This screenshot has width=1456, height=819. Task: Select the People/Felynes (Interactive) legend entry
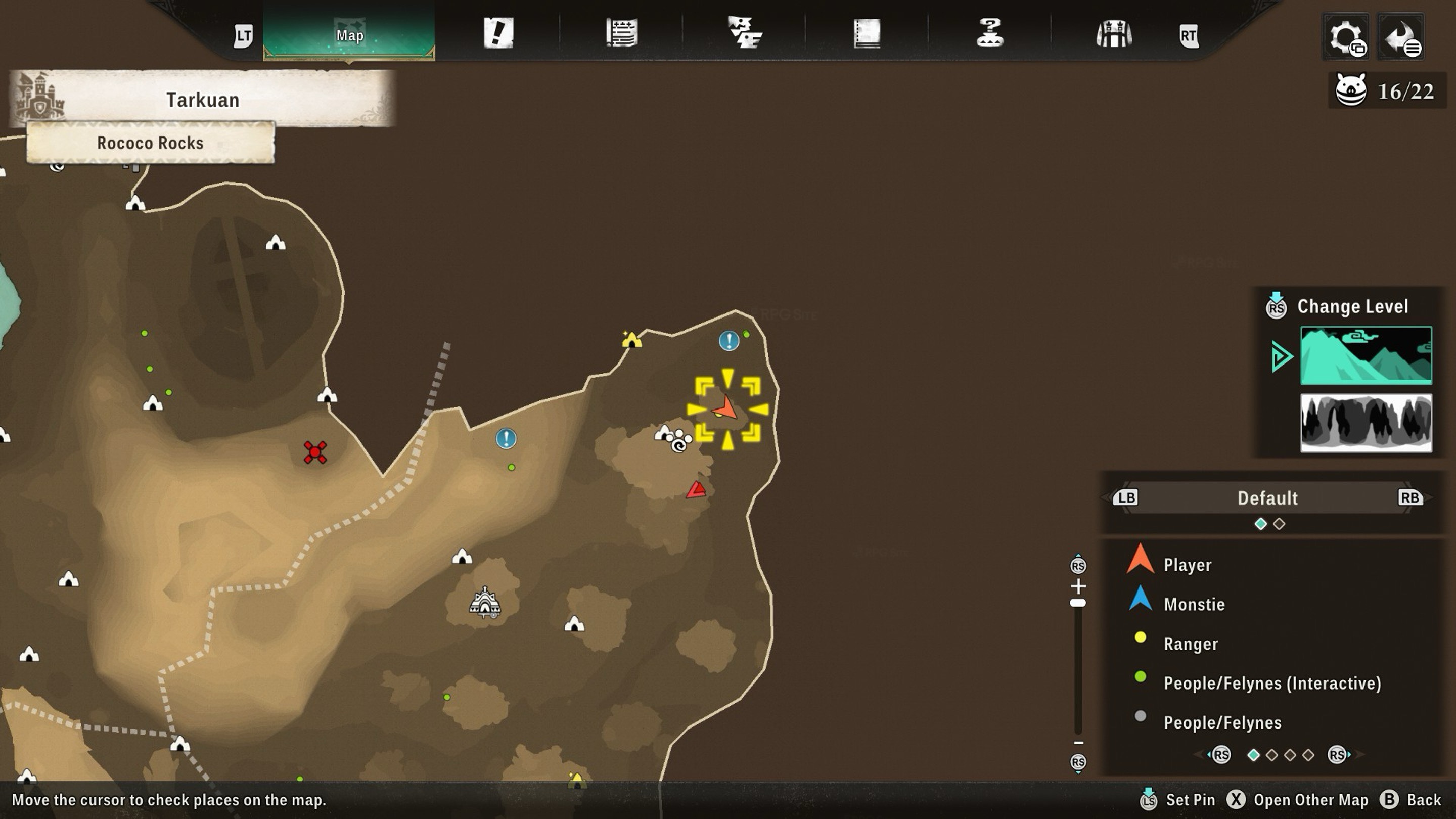pyautogui.click(x=1272, y=684)
